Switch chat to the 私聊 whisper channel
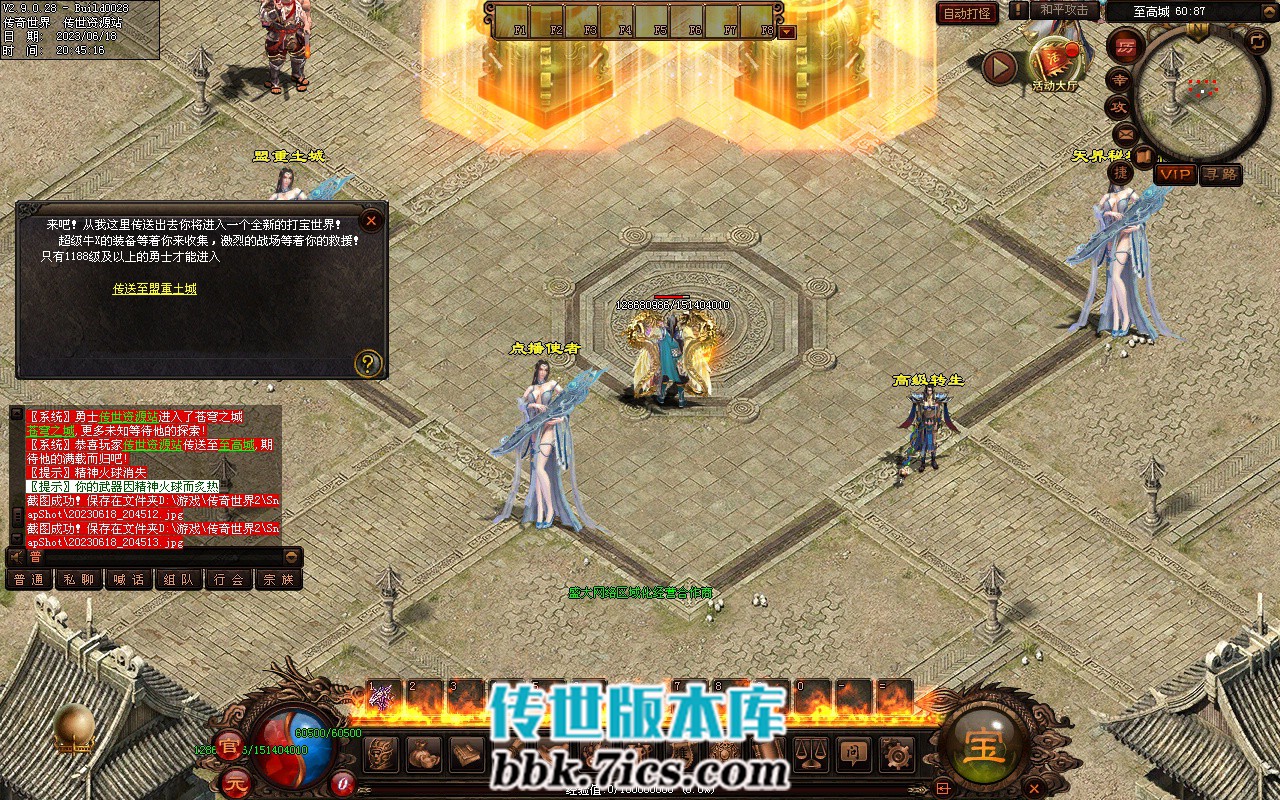The image size is (1280, 800). click(78, 579)
